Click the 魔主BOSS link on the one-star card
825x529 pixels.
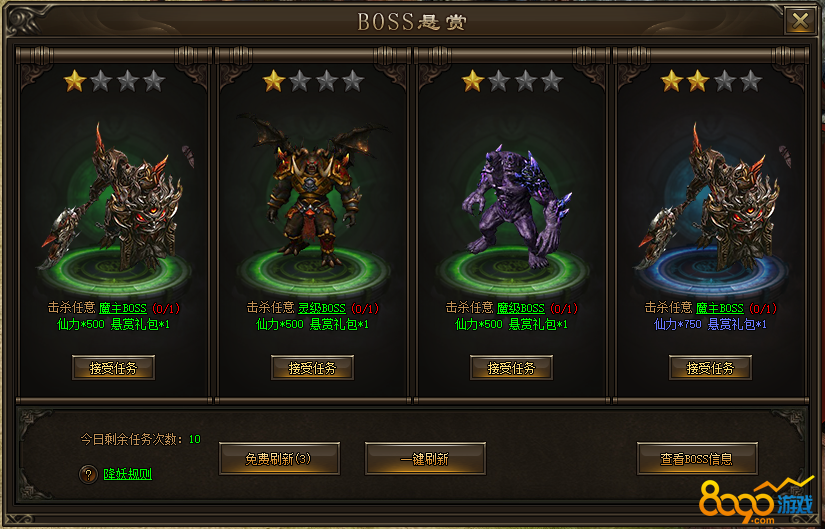tap(122, 308)
